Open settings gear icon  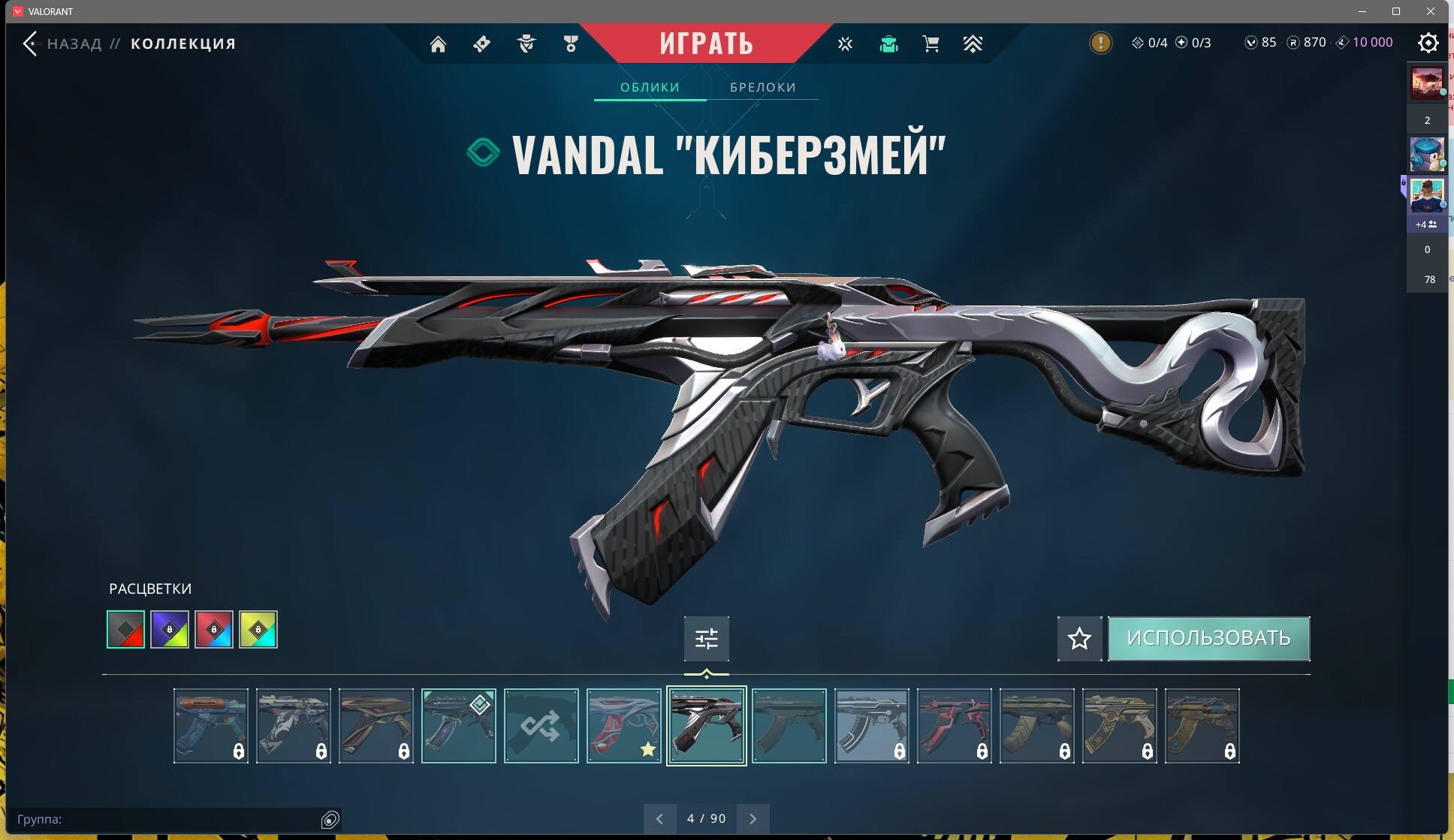pos(1428,43)
